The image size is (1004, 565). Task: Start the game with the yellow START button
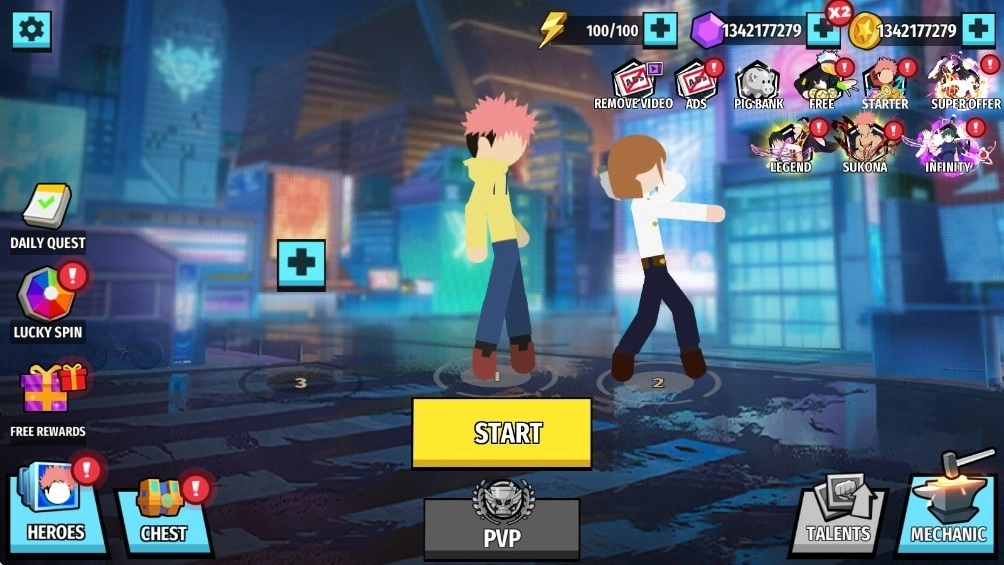(x=501, y=432)
